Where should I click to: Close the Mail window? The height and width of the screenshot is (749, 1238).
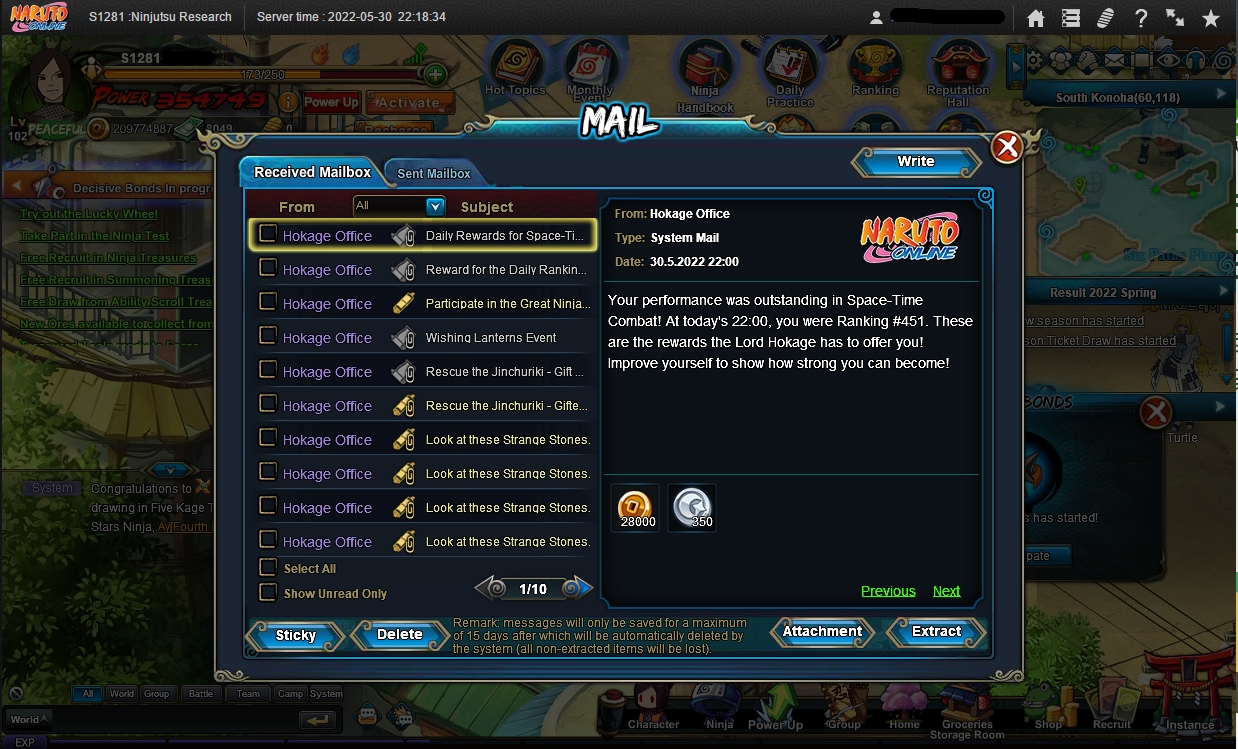point(1006,148)
